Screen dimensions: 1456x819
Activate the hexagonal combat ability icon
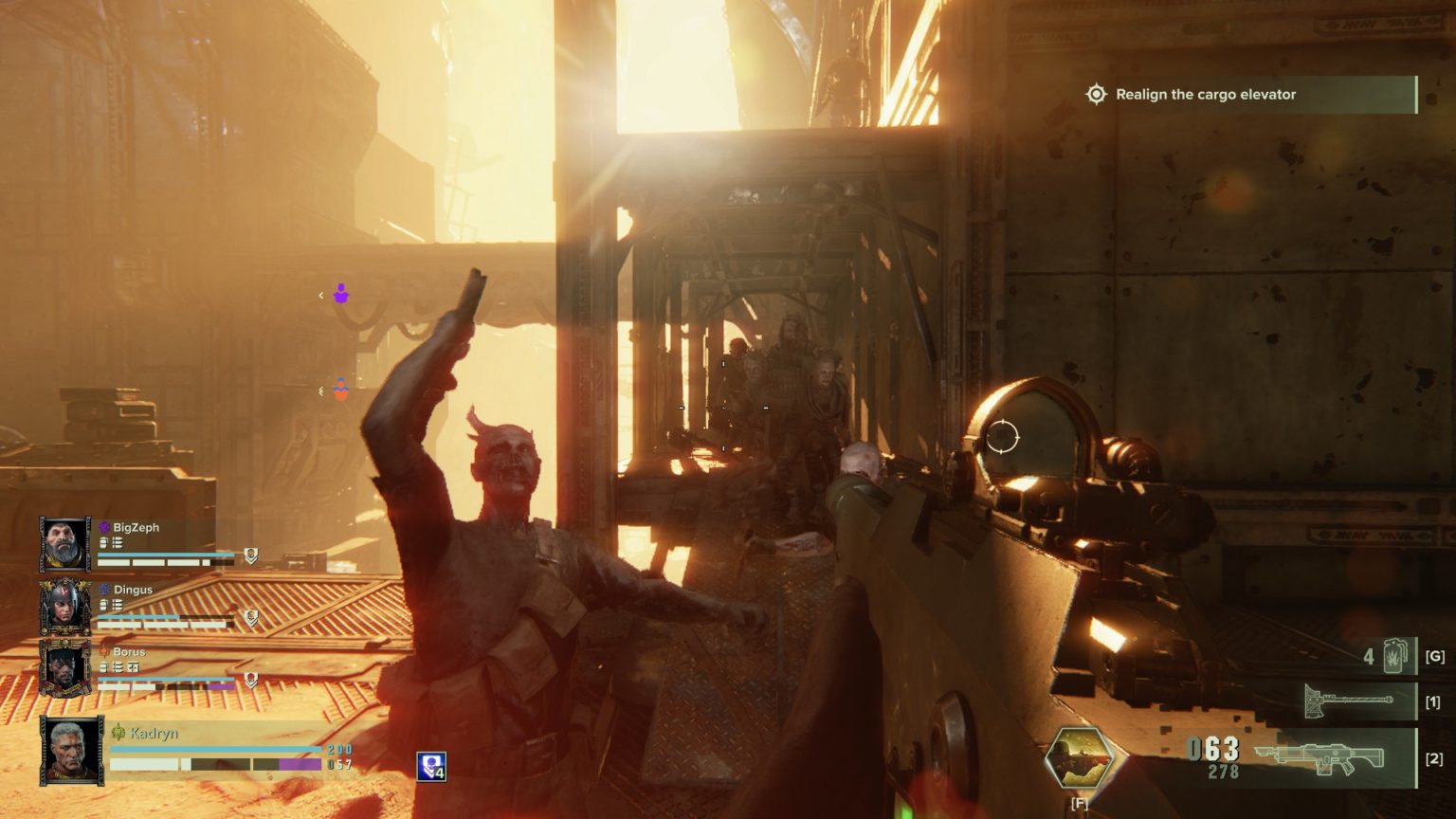point(1080,760)
